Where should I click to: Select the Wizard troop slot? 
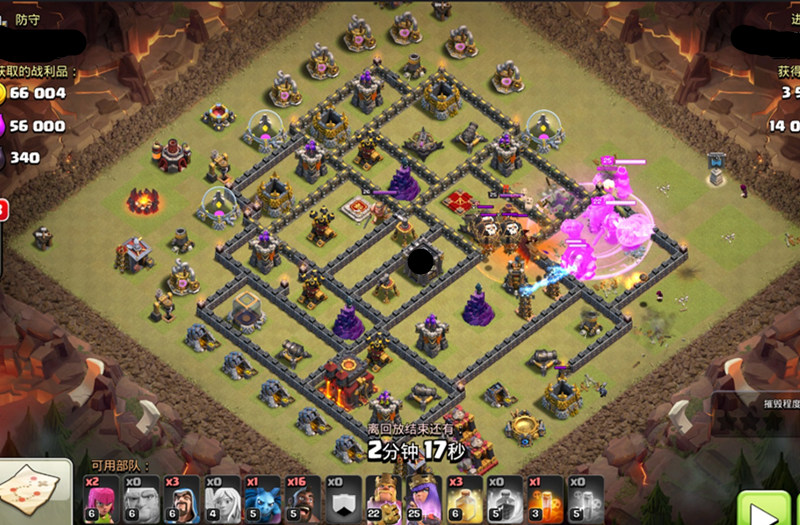181,497
